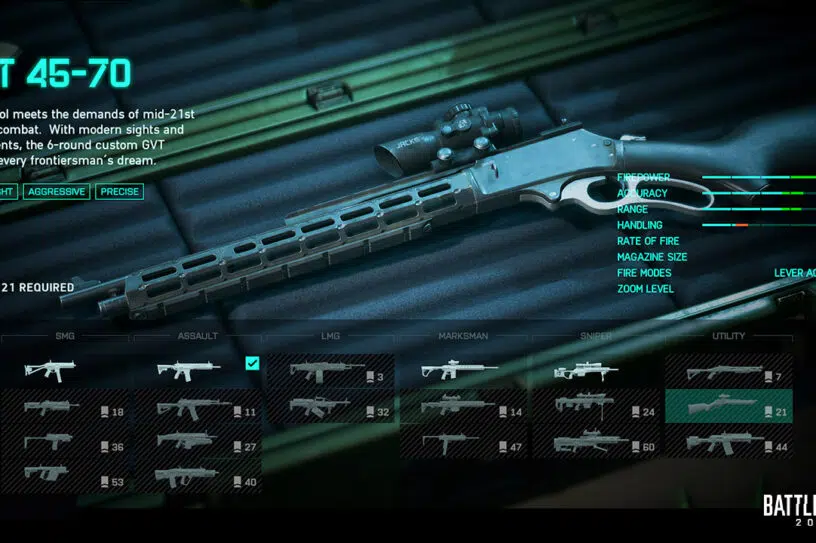Image resolution: width=816 pixels, height=543 pixels.
Task: Pick the utility weapon locked at level 44
Action: tap(728, 443)
